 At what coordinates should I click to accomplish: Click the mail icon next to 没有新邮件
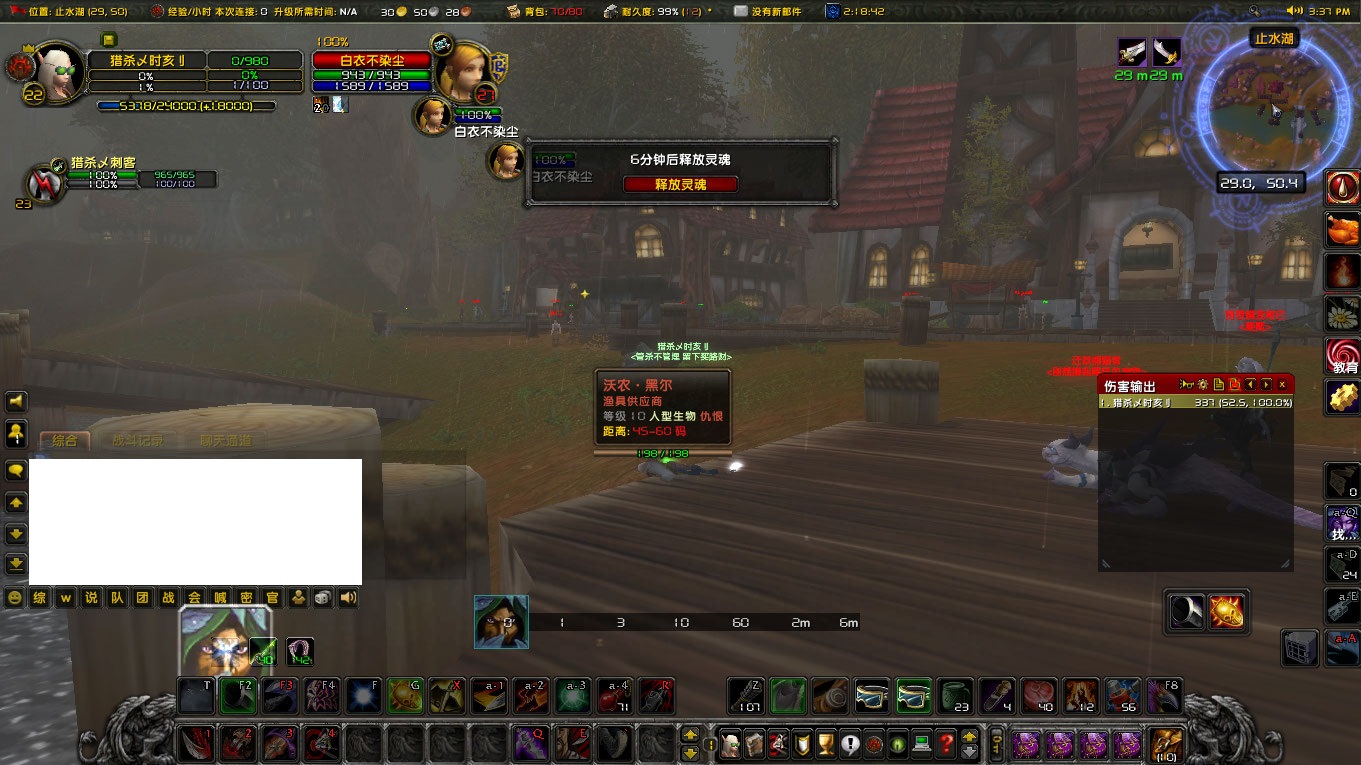[738, 12]
